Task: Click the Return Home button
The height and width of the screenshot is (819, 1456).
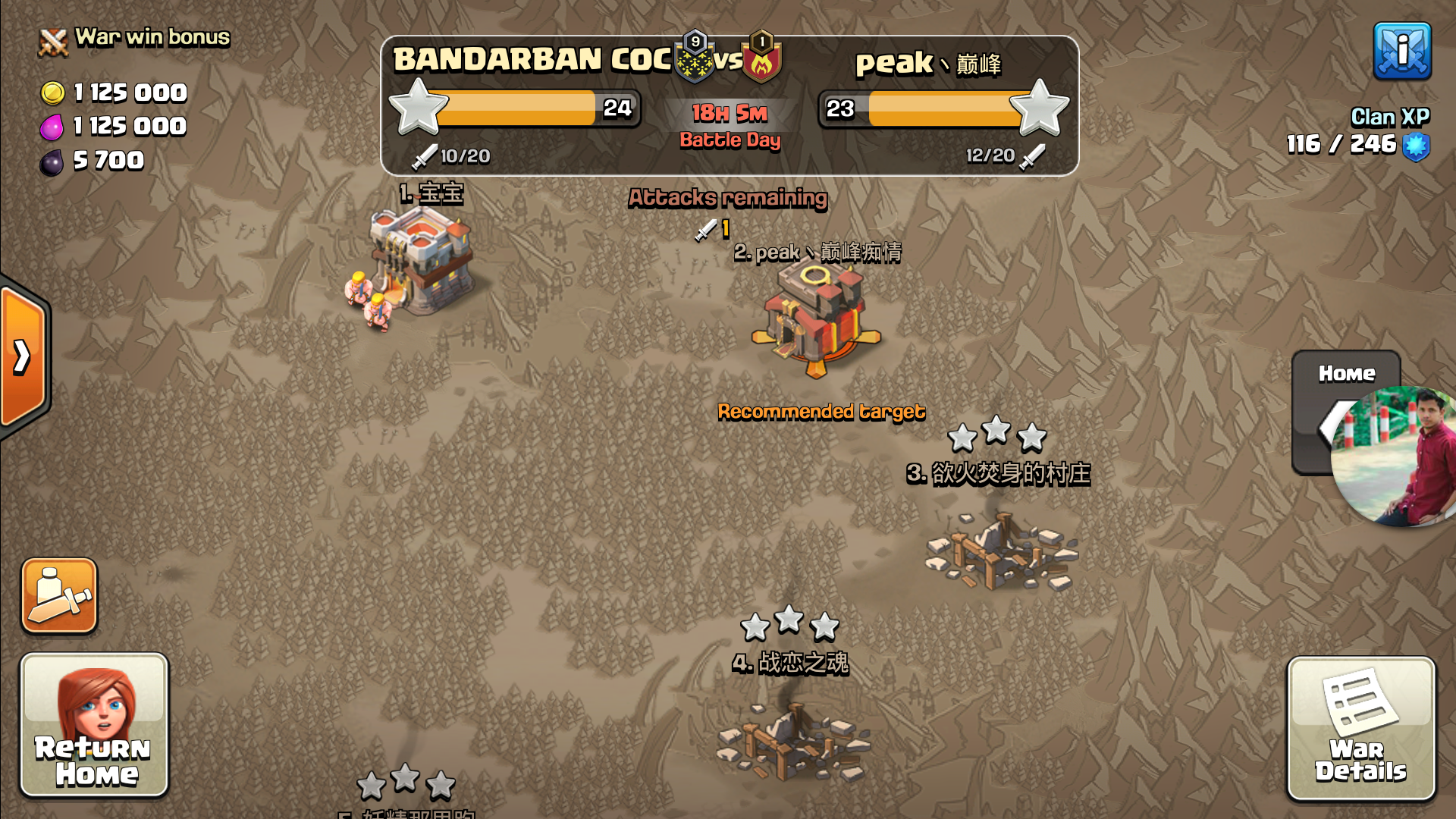Action: tap(94, 725)
